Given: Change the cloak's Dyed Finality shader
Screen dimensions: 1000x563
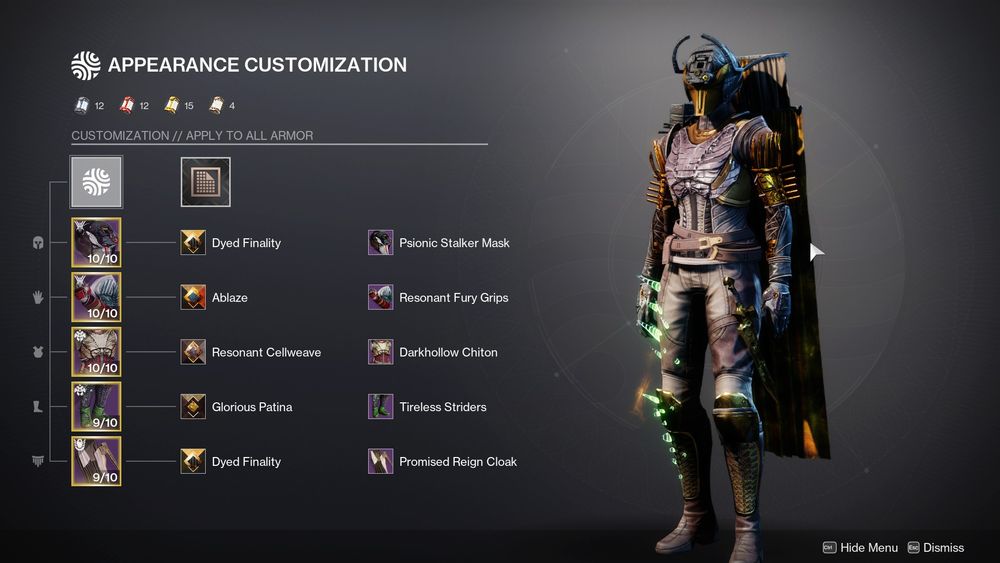Looking at the screenshot, I should pyautogui.click(x=193, y=461).
